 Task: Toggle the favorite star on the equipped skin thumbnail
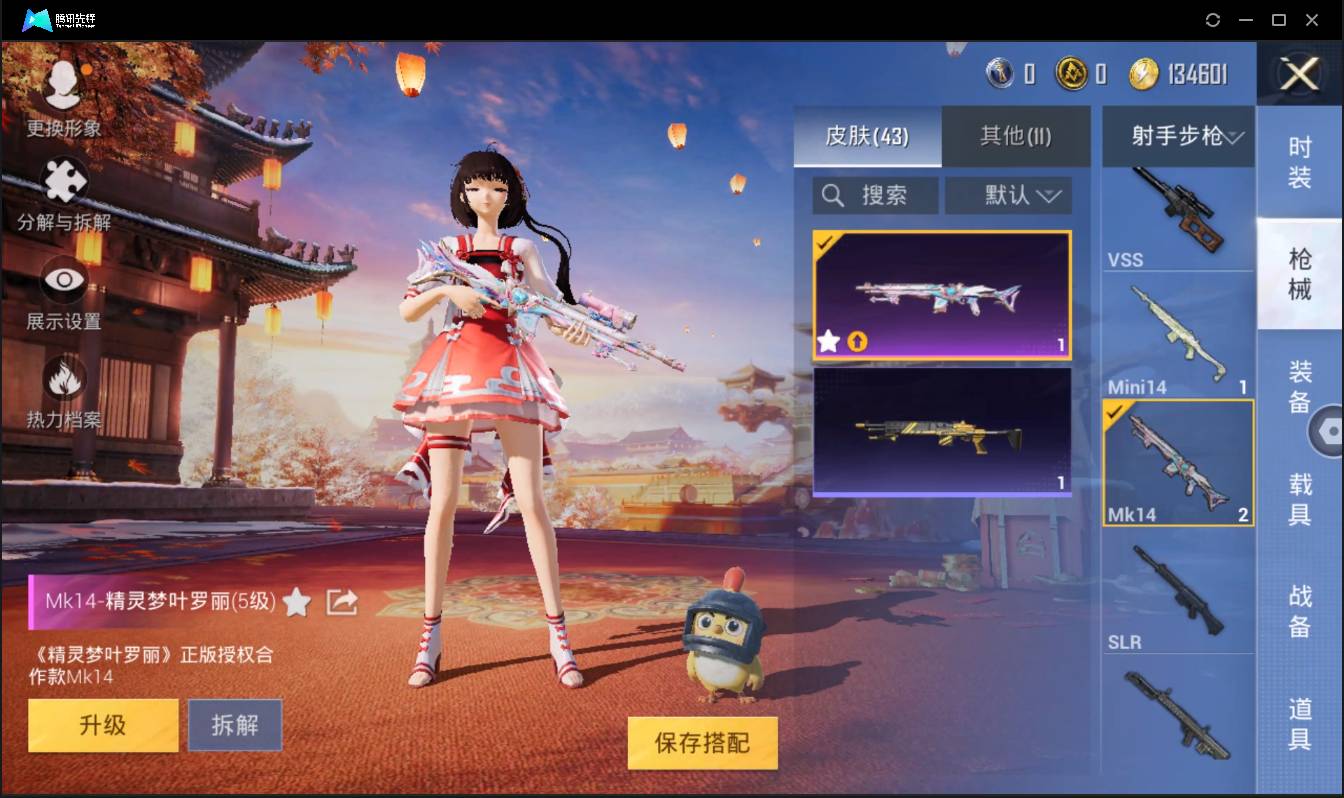point(827,343)
